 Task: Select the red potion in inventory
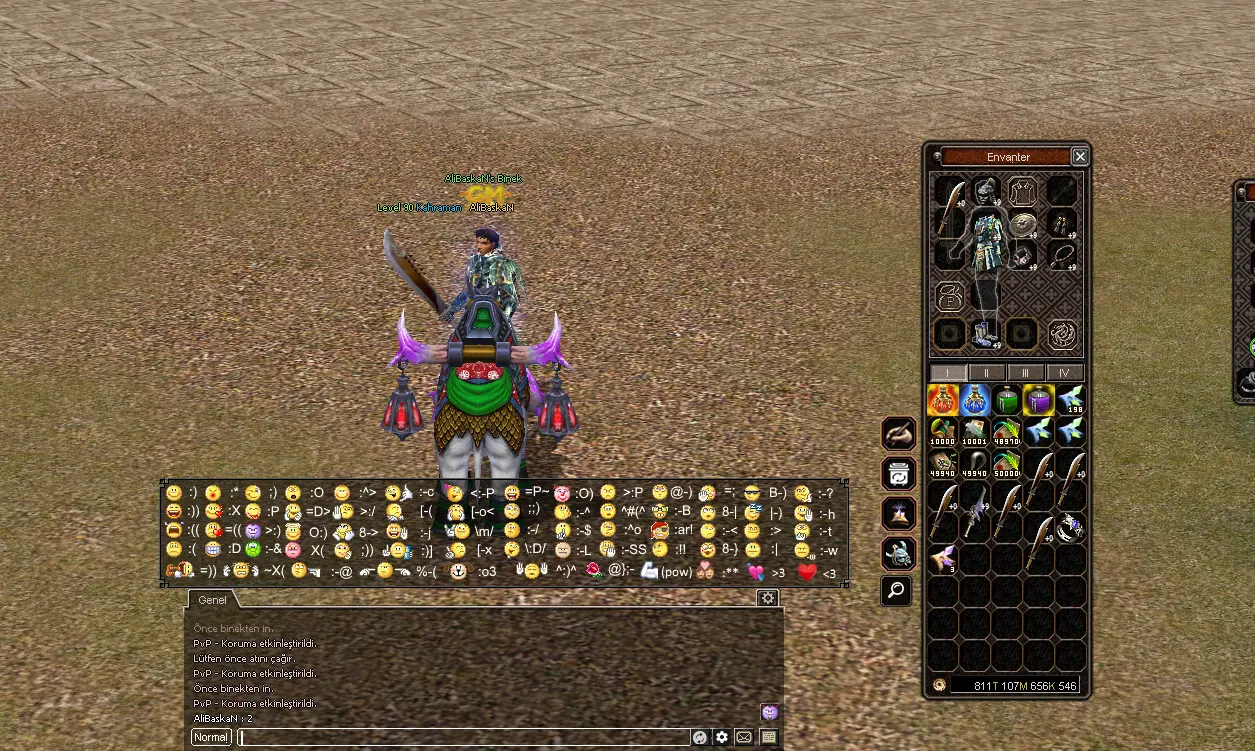point(943,400)
